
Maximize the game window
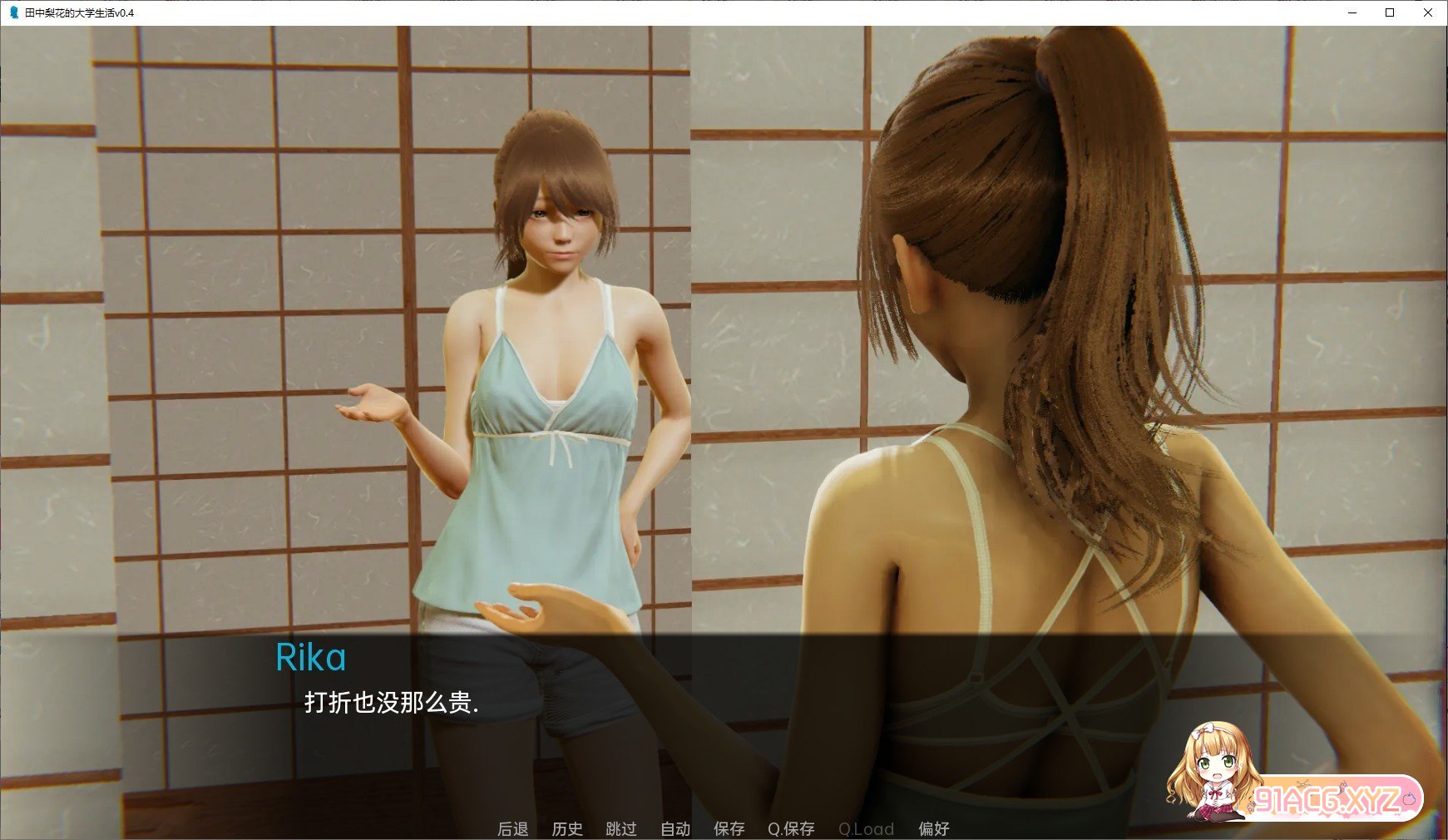point(1390,12)
